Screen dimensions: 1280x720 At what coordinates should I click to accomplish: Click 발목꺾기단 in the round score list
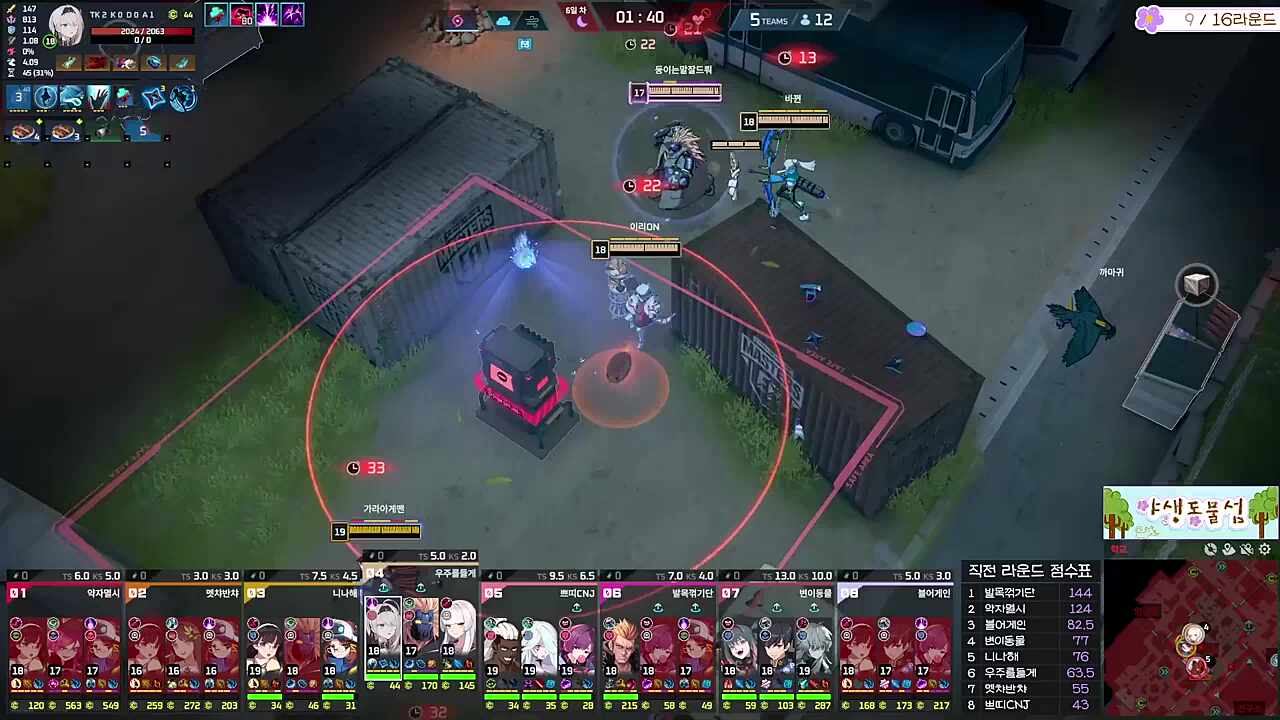[x=1012, y=592]
